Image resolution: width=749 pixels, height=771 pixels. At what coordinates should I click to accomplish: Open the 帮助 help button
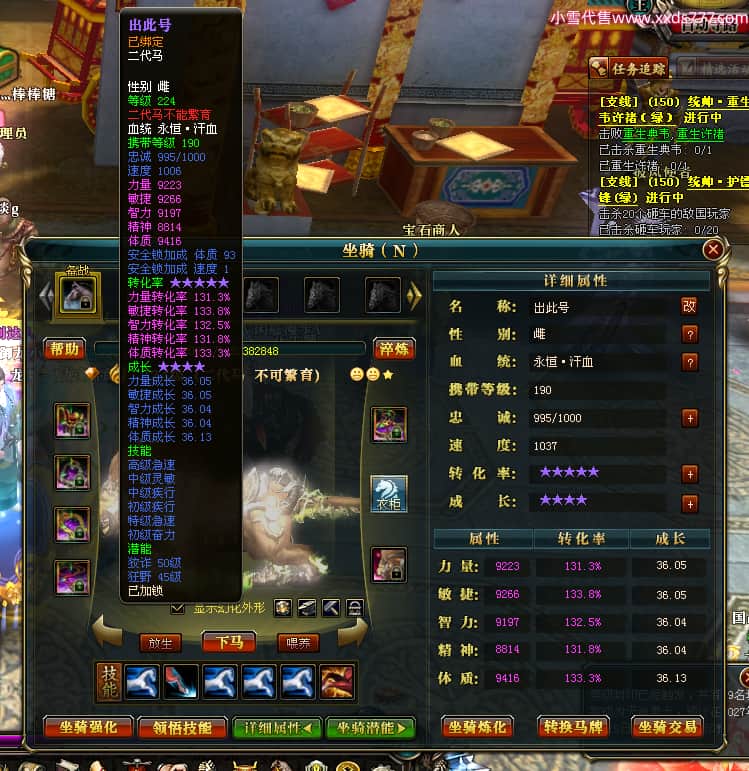(63, 349)
